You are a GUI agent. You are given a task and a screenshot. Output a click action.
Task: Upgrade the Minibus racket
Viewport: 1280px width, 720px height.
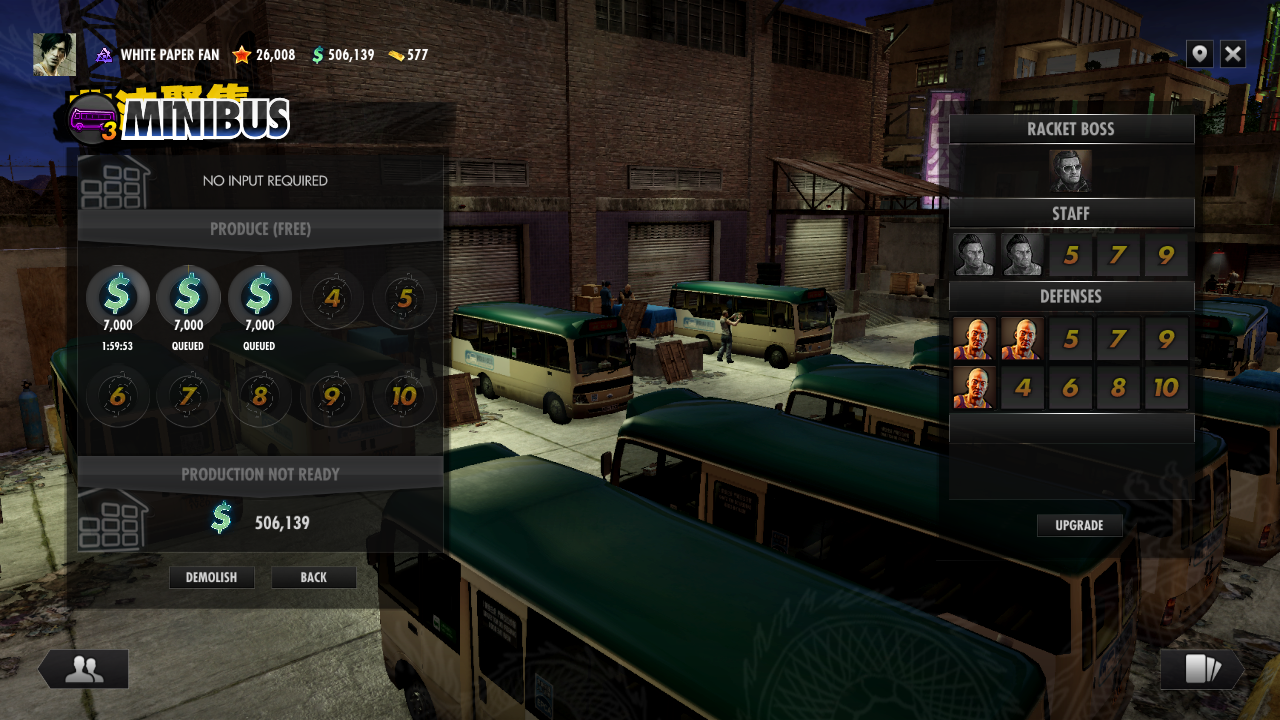tap(1079, 526)
